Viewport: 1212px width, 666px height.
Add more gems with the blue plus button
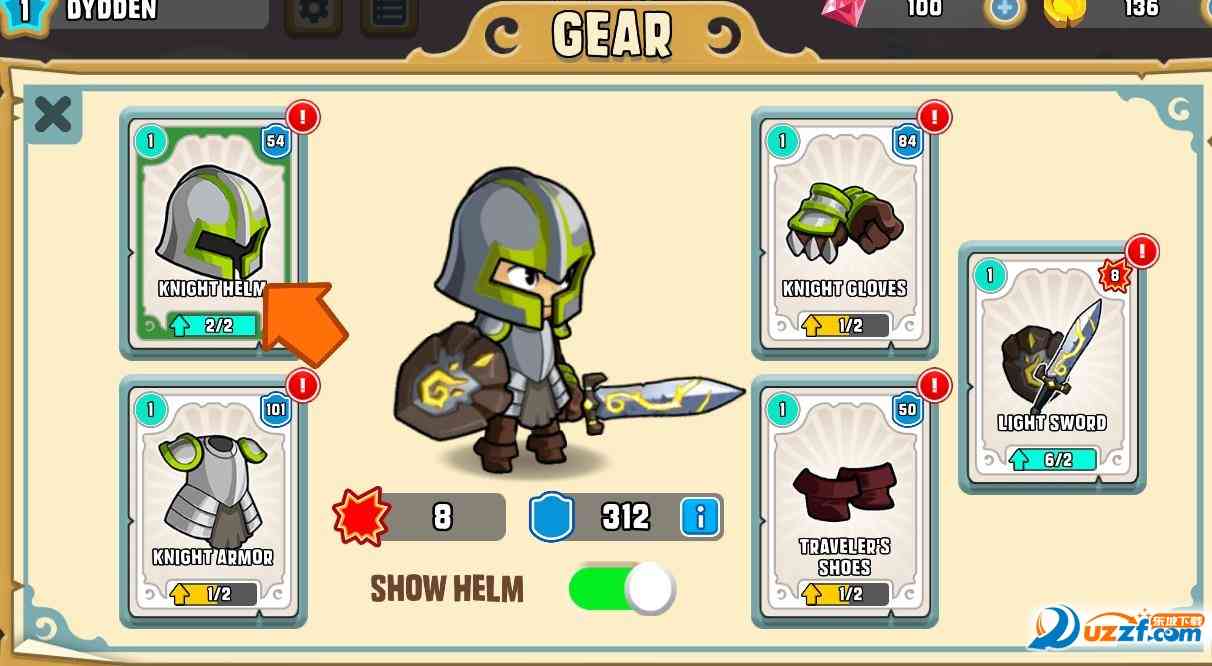[x=1004, y=10]
